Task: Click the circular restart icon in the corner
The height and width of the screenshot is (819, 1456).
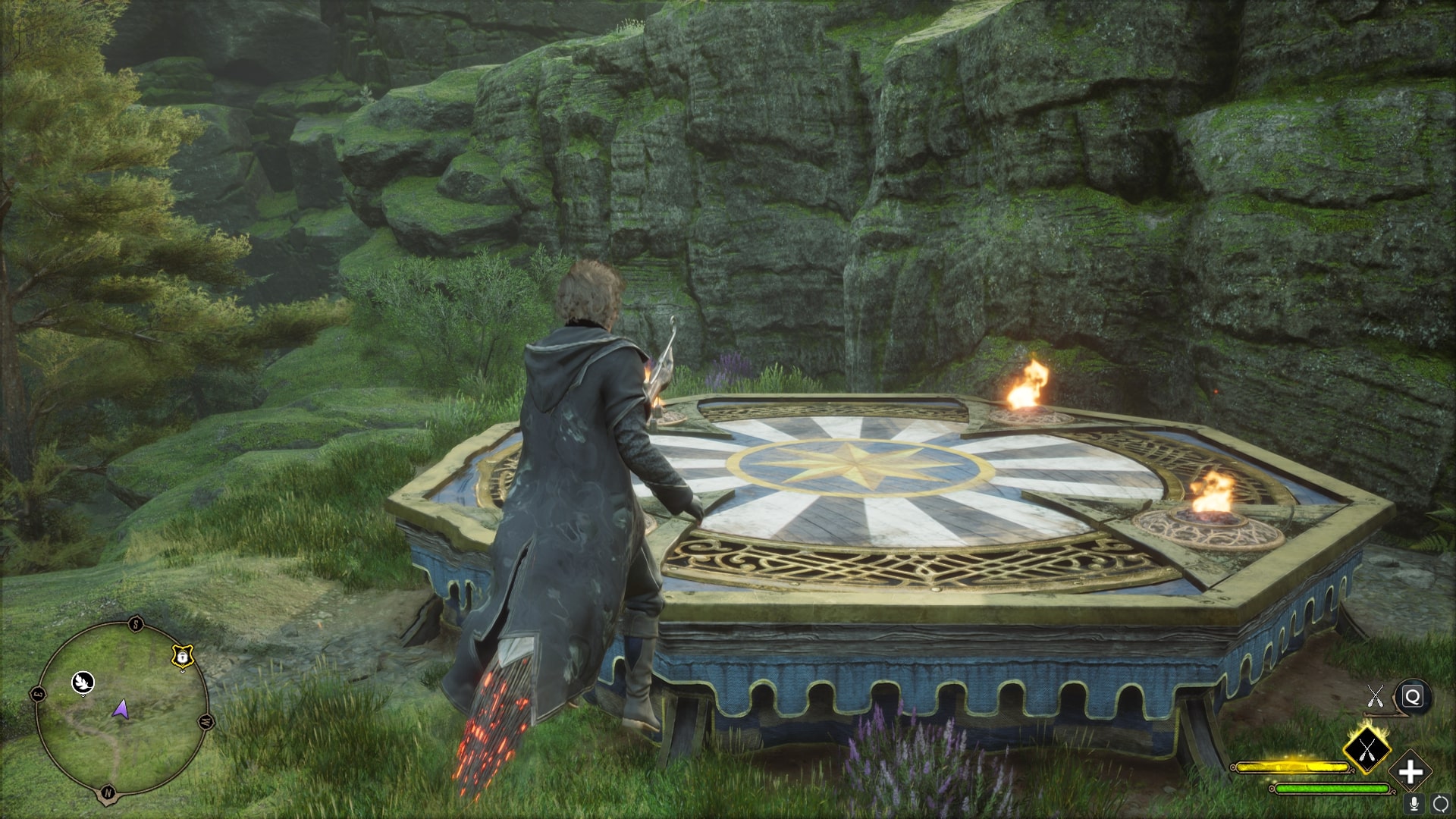Action: point(1440,804)
